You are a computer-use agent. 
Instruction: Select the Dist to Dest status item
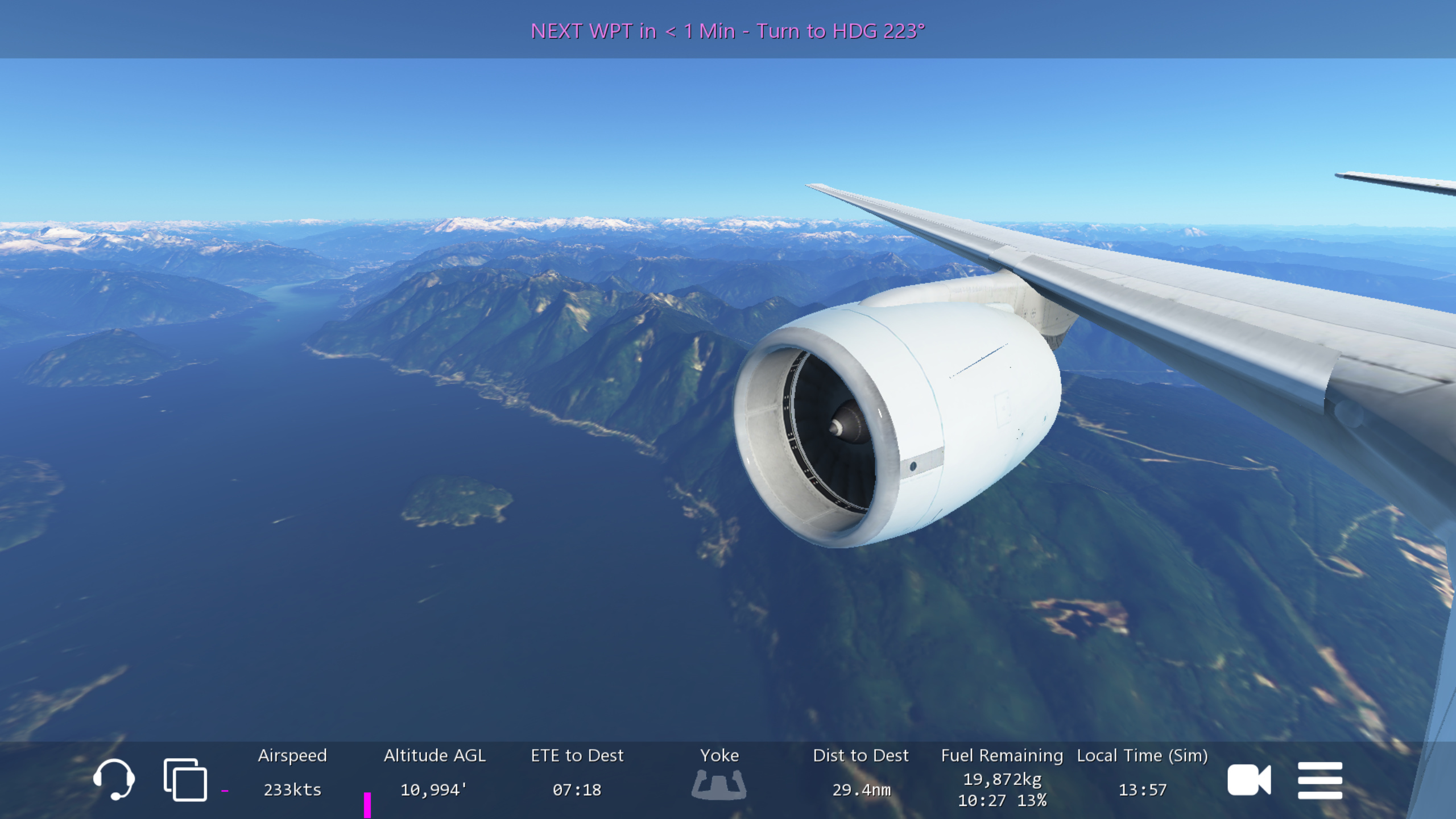[x=861, y=773]
